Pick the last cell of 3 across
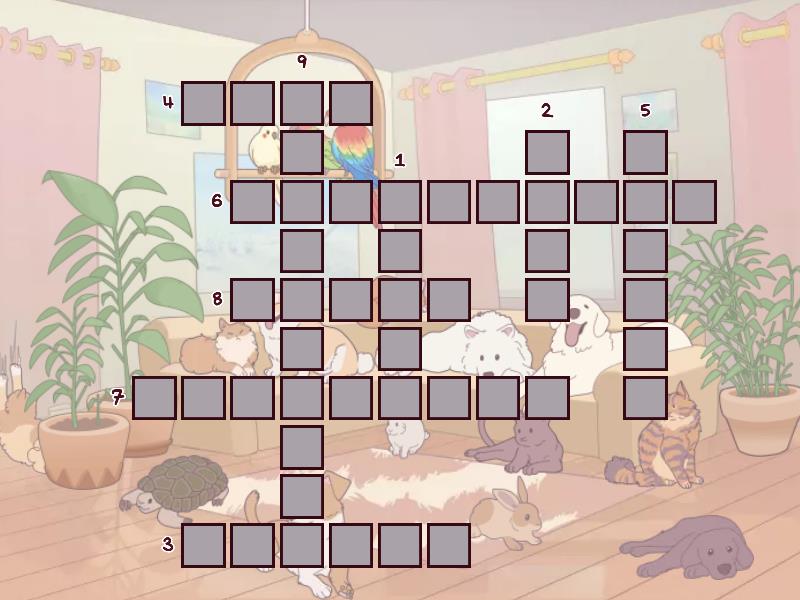The height and width of the screenshot is (600, 800). point(449,545)
